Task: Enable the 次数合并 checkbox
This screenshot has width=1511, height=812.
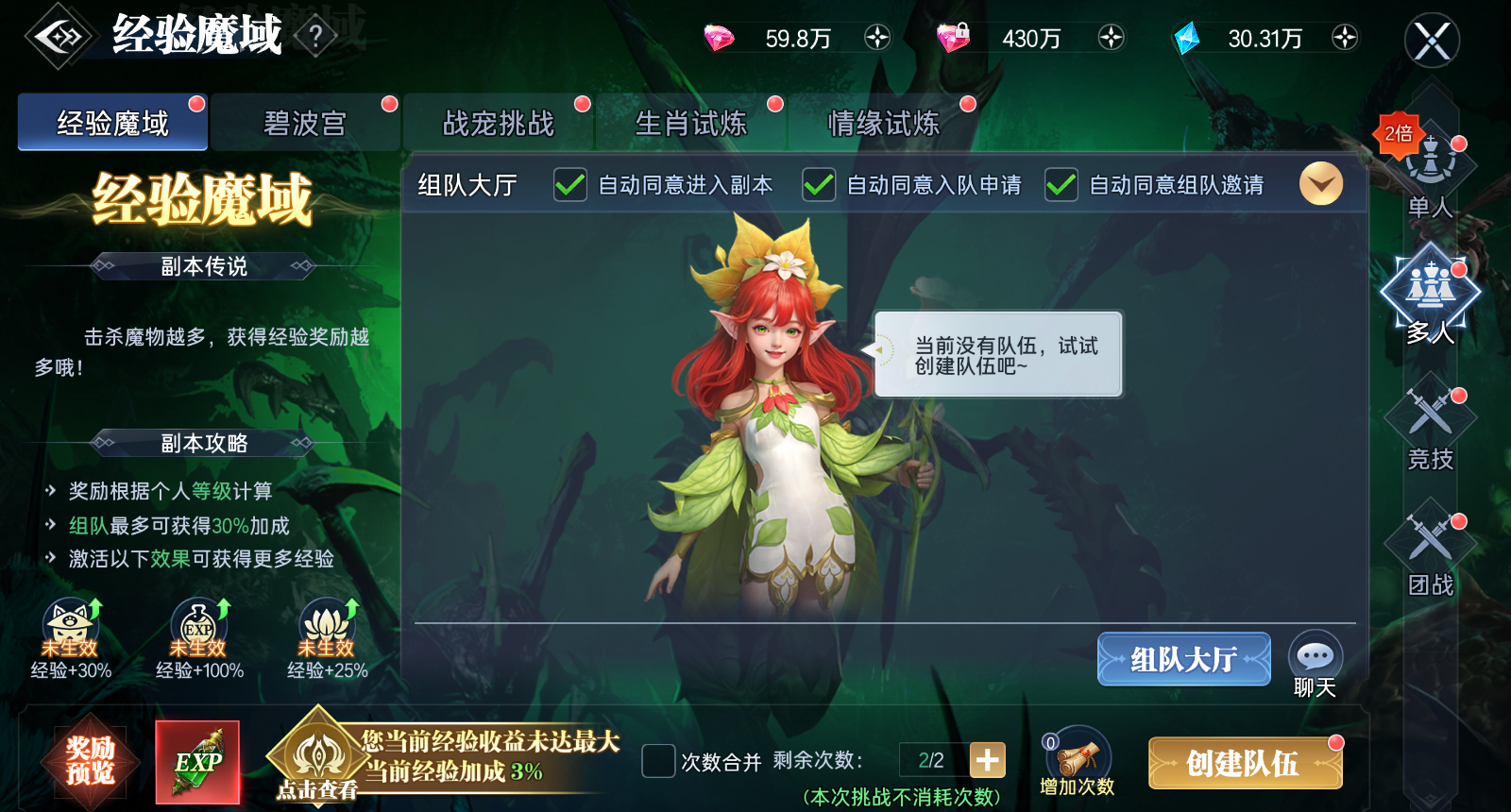Action: (x=657, y=759)
